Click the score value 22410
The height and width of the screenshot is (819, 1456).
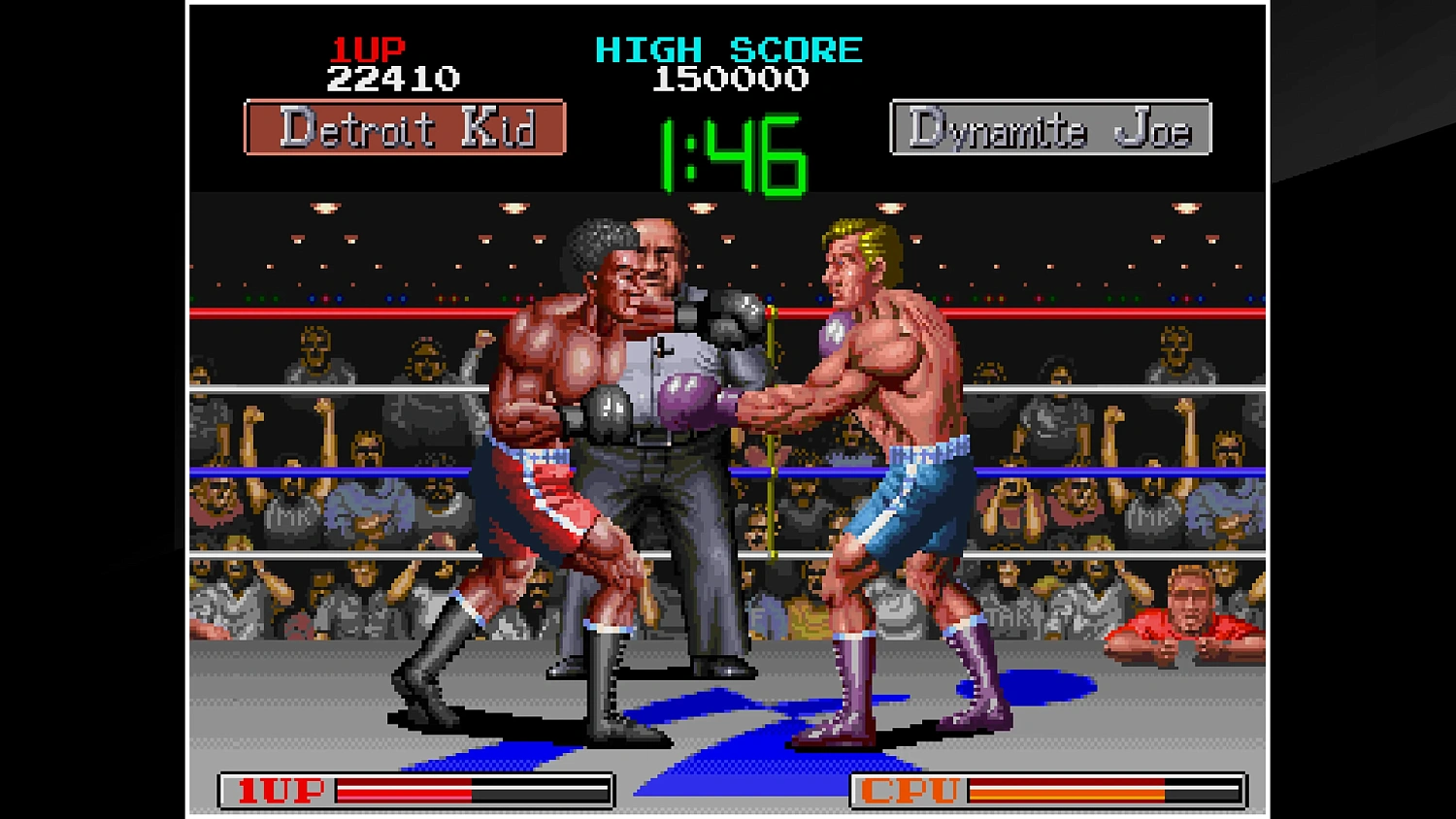pyautogui.click(x=392, y=79)
